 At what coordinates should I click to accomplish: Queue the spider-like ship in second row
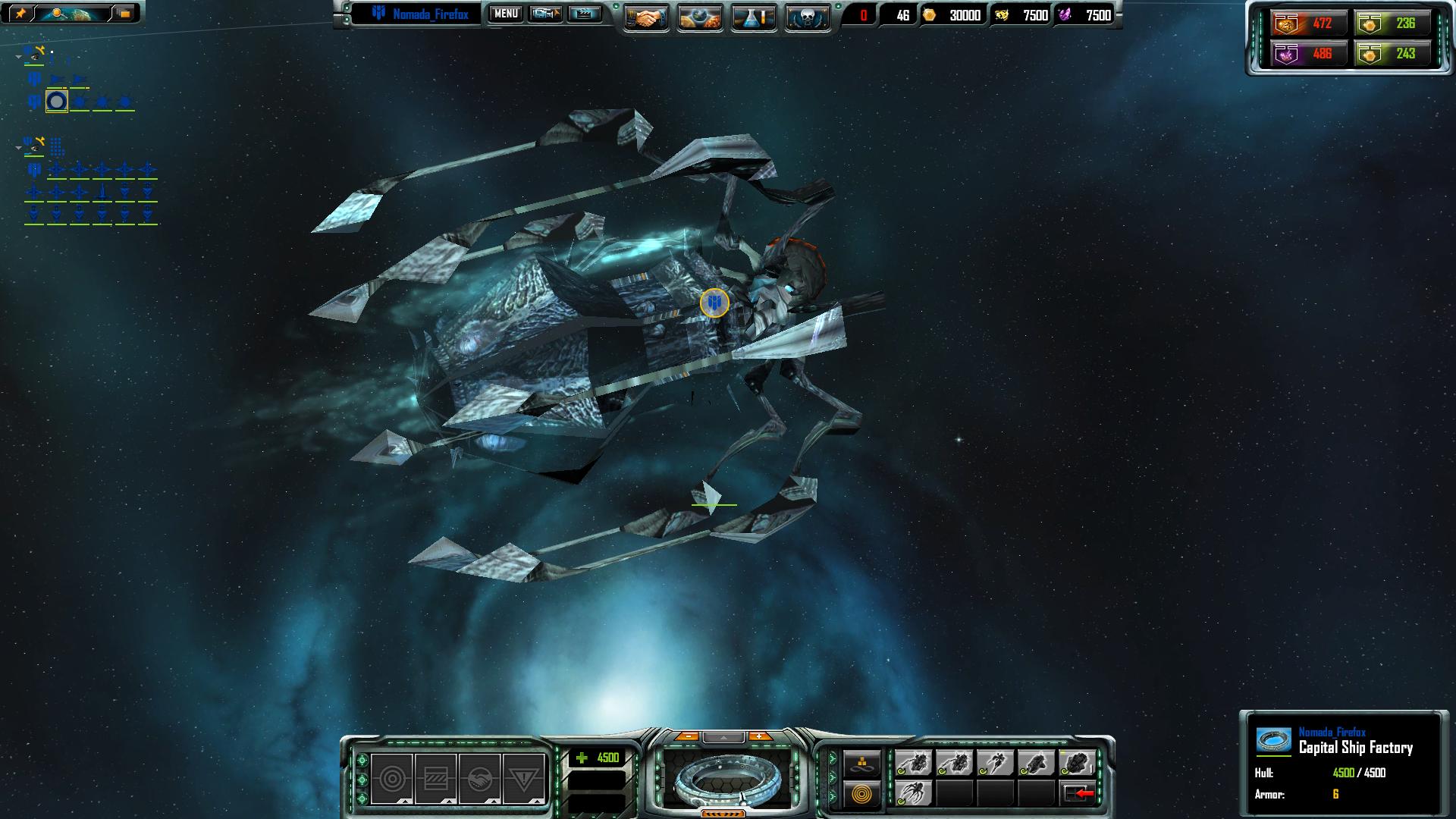pos(914,793)
